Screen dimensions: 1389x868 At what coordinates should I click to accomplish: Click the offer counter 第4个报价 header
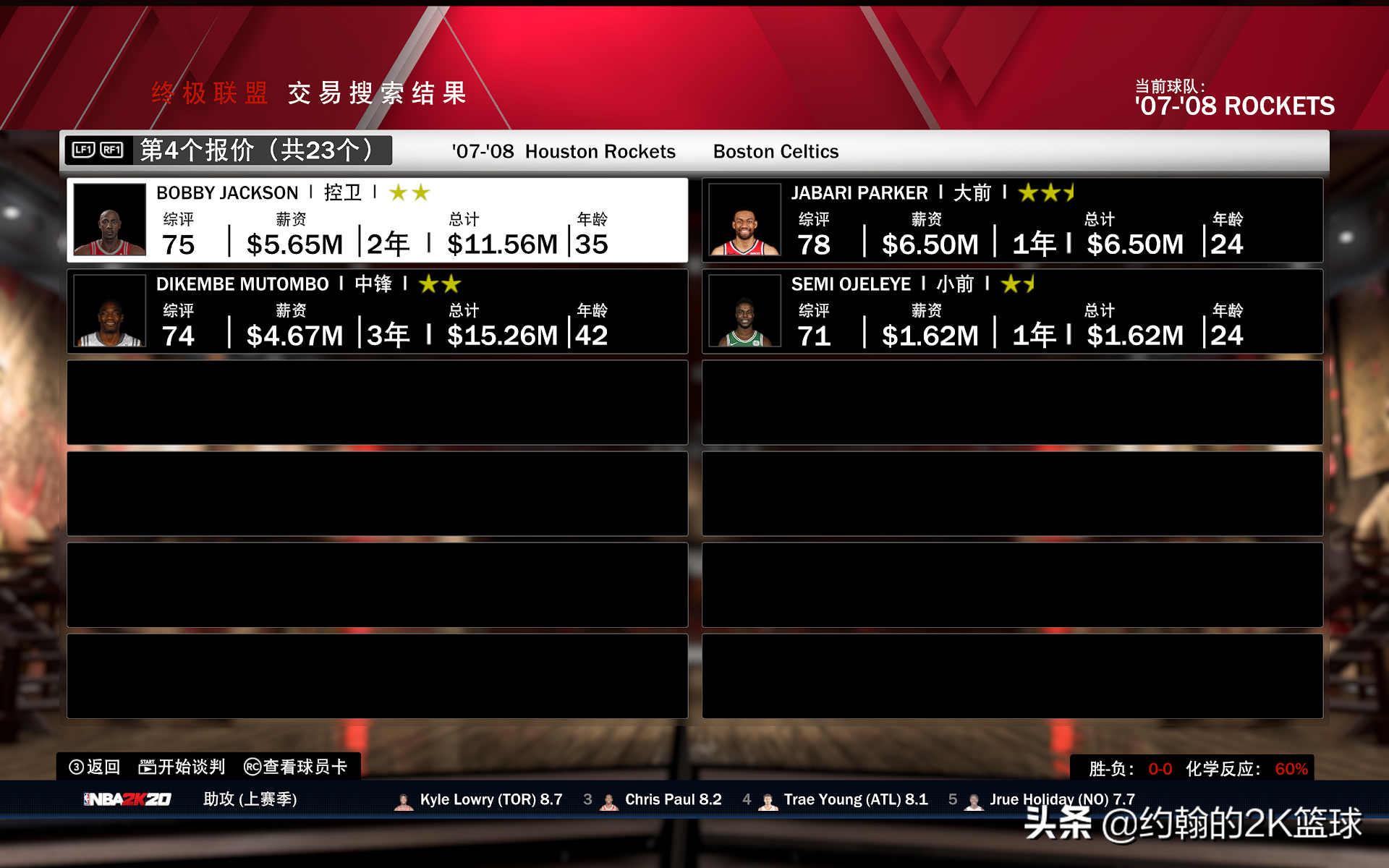coord(257,150)
